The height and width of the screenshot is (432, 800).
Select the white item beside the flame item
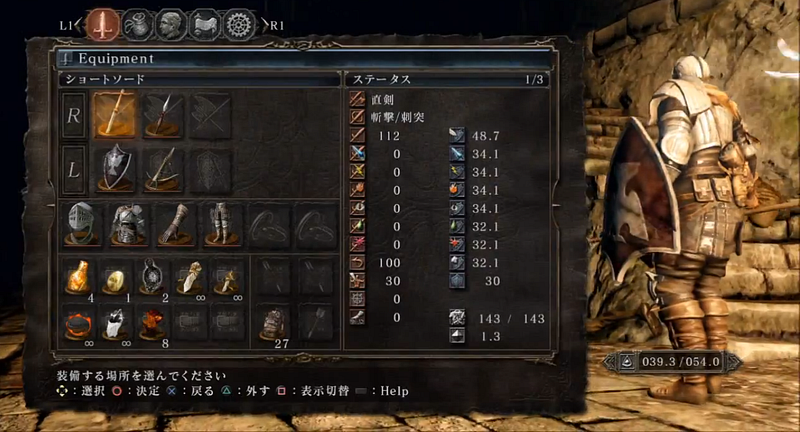coord(117,322)
